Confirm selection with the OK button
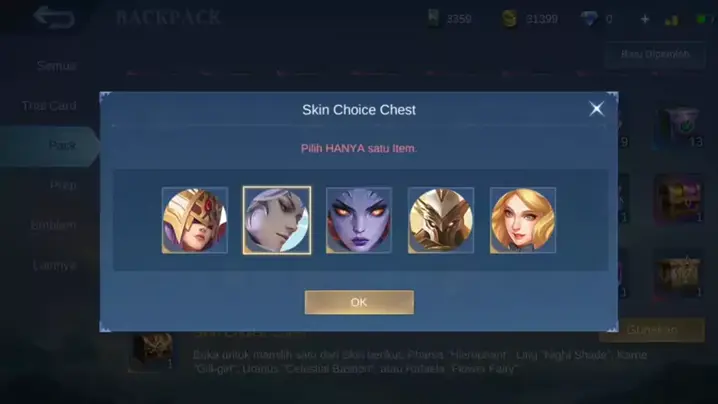This screenshot has height=404, width=718. coord(359,302)
